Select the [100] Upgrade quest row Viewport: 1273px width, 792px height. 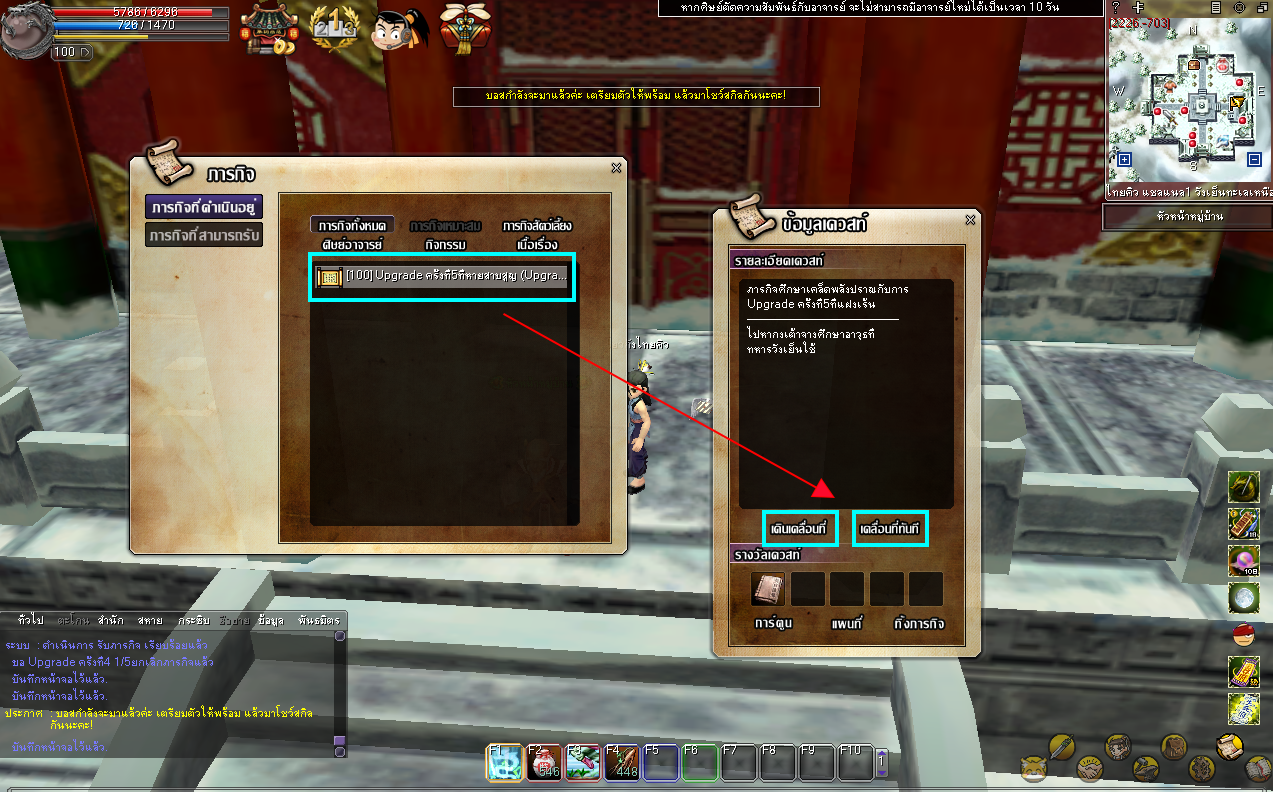pos(442,276)
